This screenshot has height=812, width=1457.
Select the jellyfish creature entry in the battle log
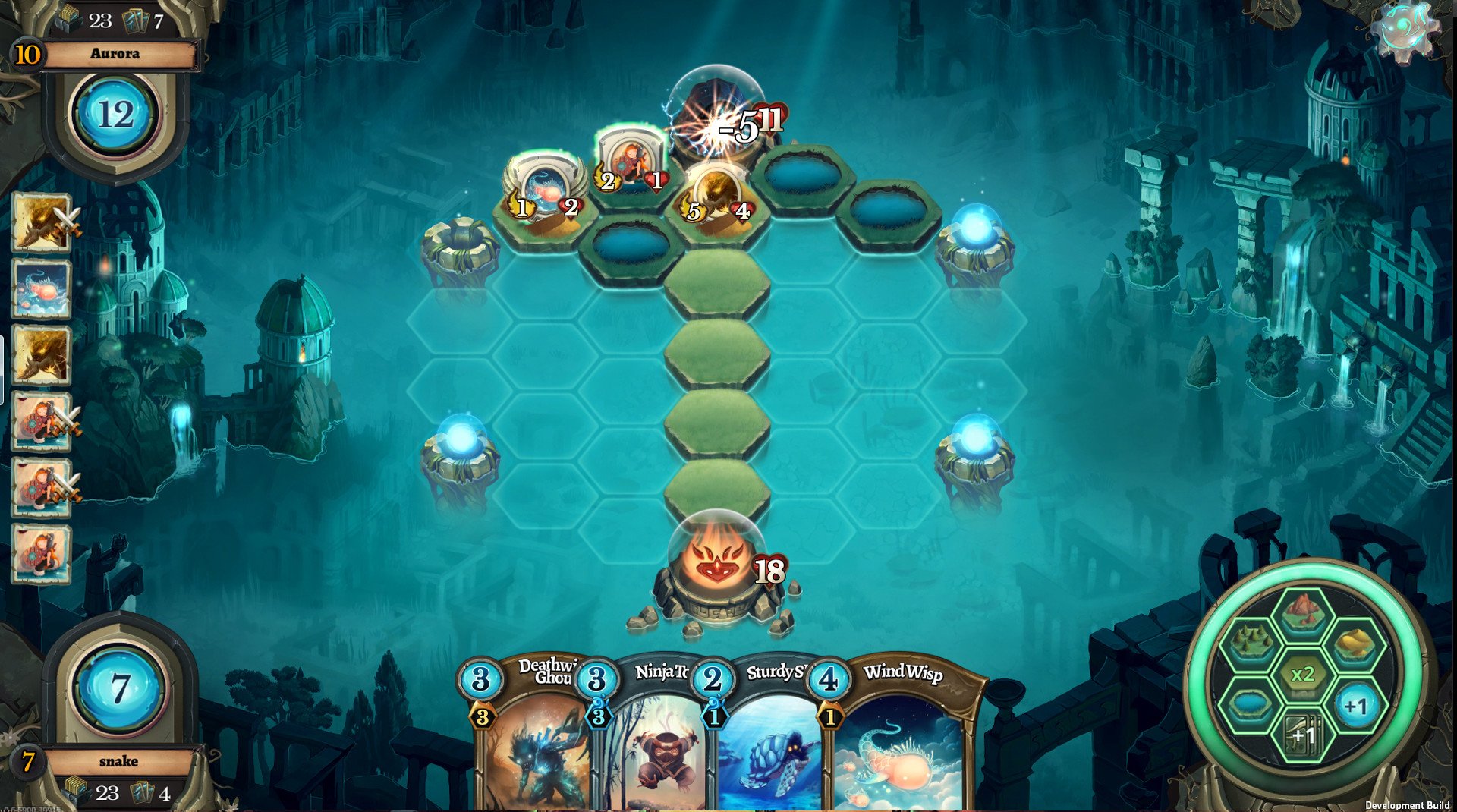tap(44, 288)
